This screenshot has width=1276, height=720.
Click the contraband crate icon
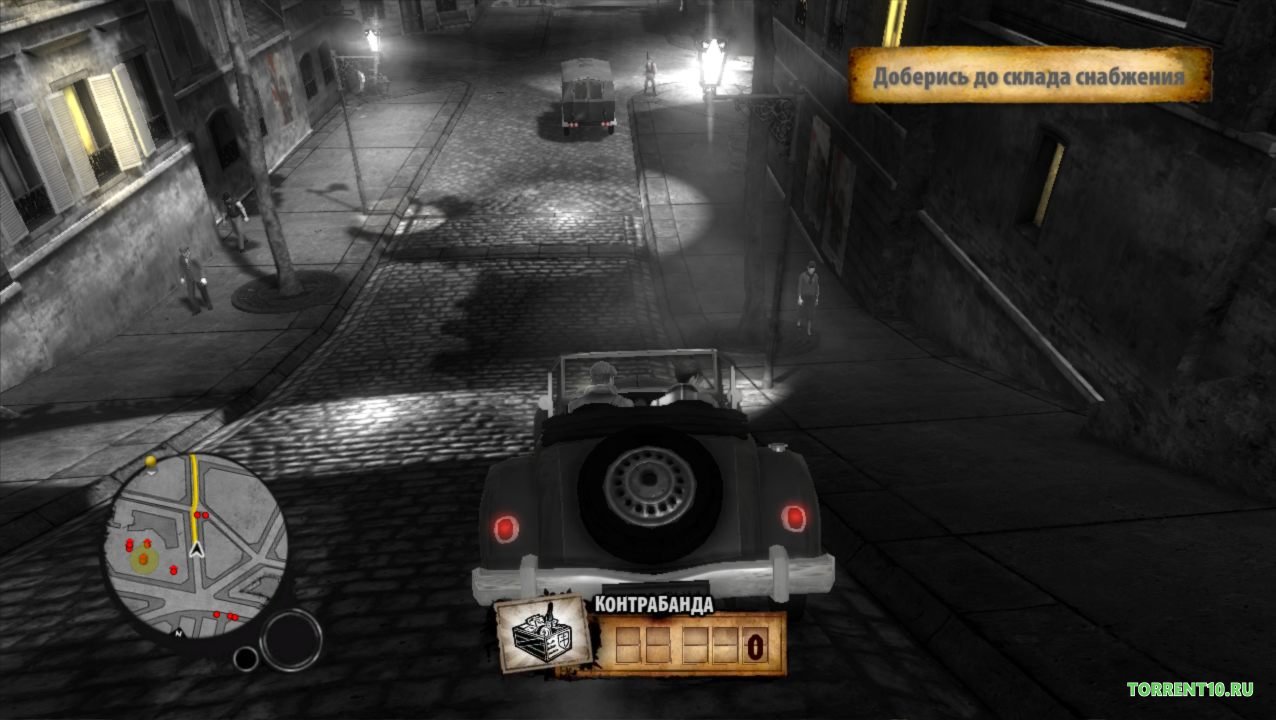pyautogui.click(x=543, y=634)
